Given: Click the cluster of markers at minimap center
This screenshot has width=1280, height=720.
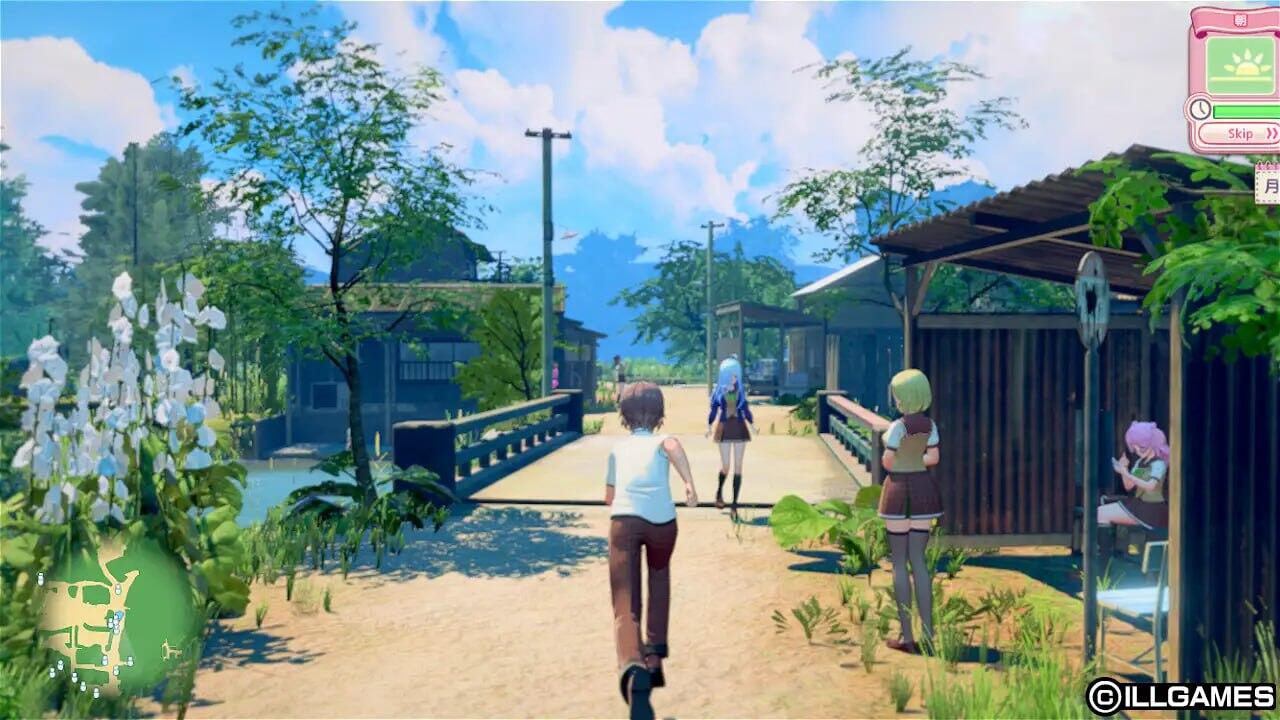Looking at the screenshot, I should click(115, 624).
